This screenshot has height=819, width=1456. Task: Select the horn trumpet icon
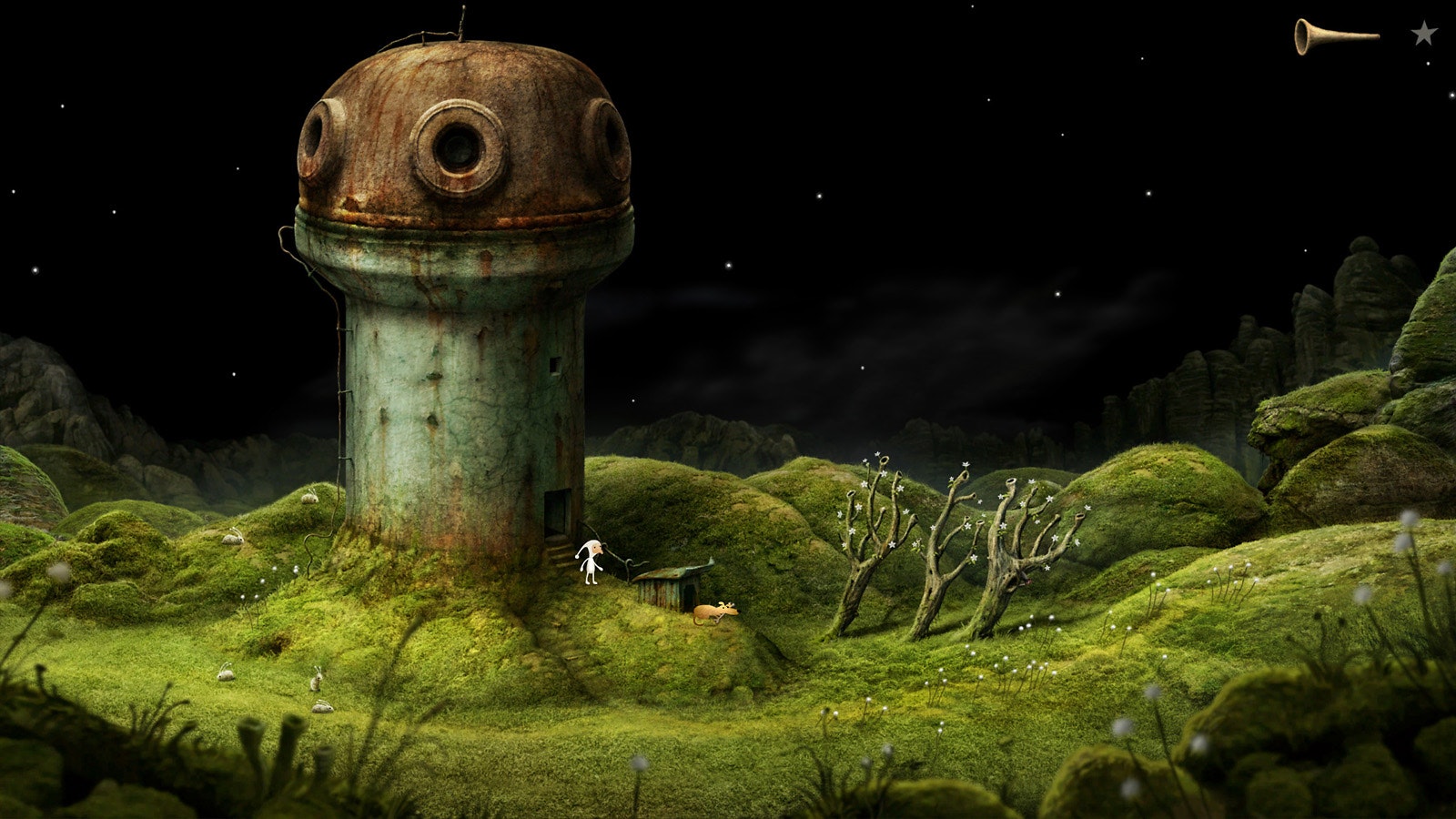1334,36
